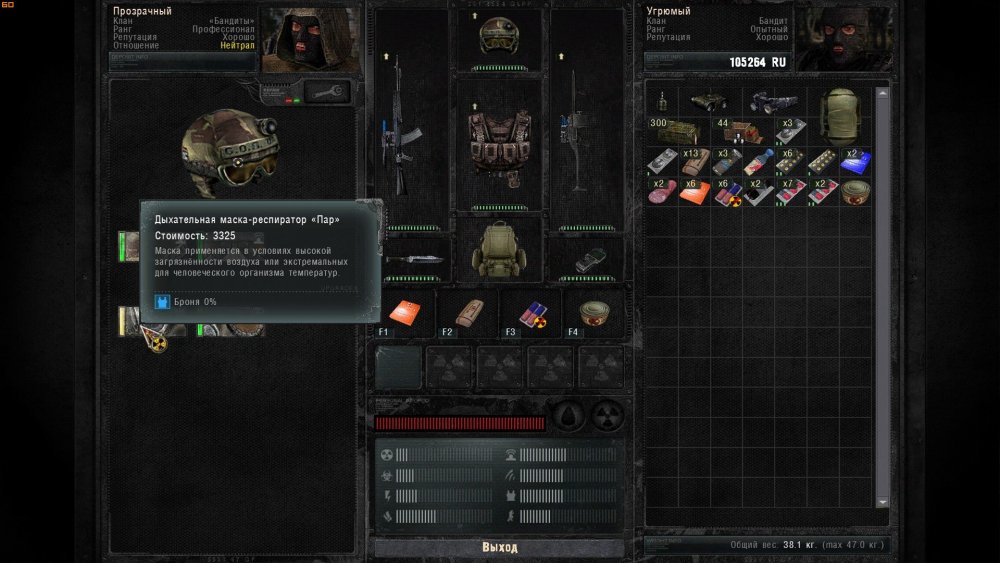Click the Выход exit button
This screenshot has width=1000, height=563.
coord(500,547)
